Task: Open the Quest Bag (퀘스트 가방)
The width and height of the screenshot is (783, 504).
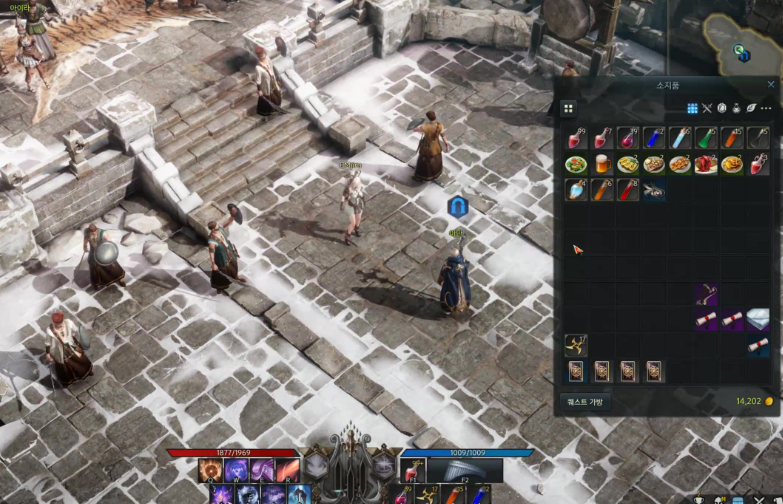Action: pos(584,402)
